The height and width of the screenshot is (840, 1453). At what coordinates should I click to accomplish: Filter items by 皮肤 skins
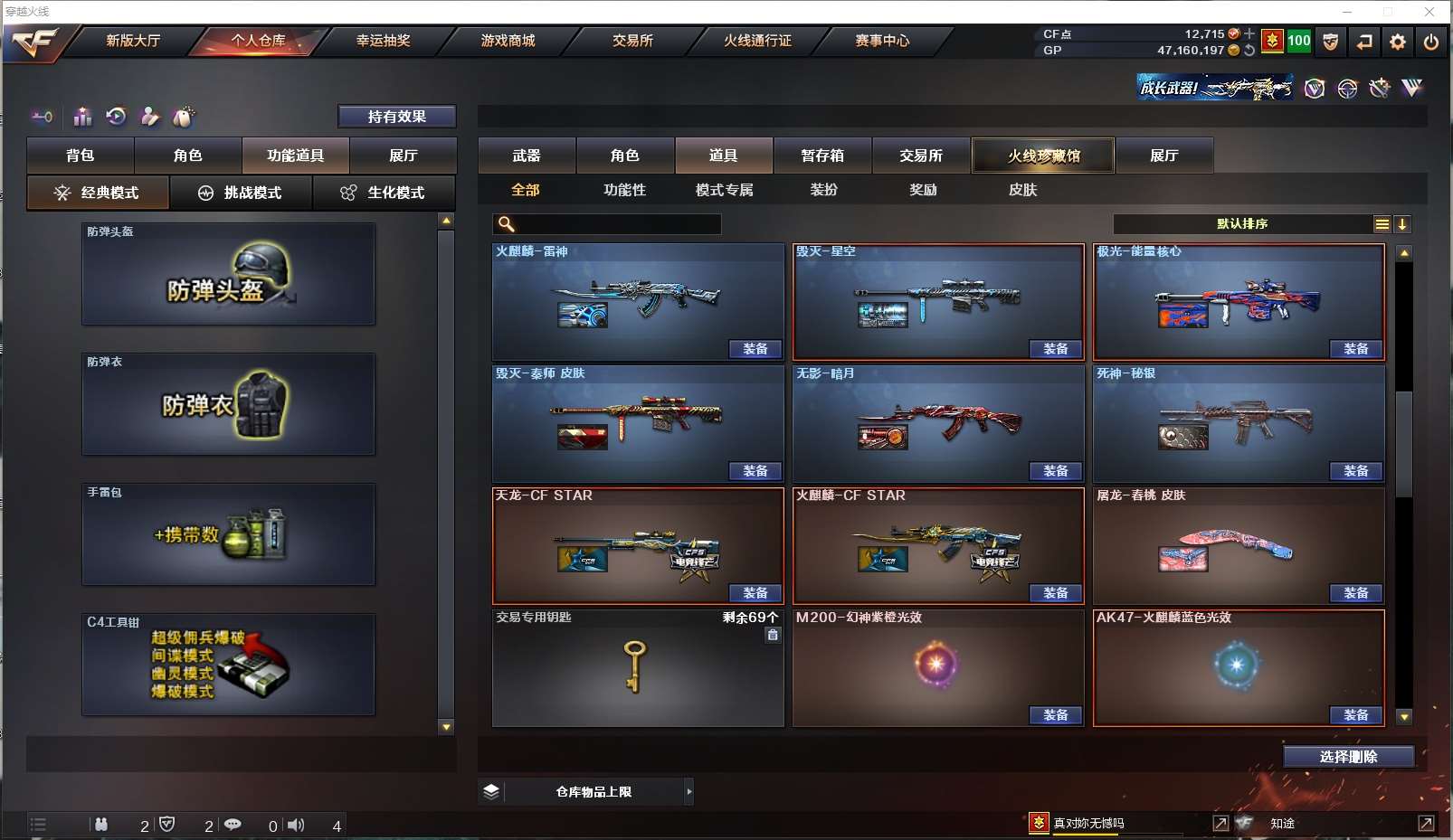[x=1022, y=190]
